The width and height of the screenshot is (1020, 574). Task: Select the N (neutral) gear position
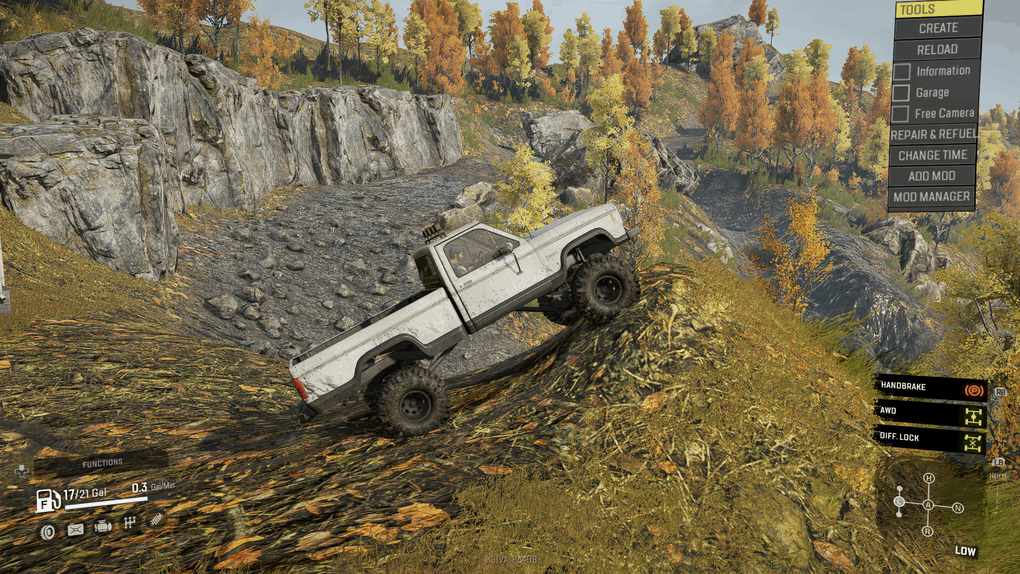click(x=957, y=508)
